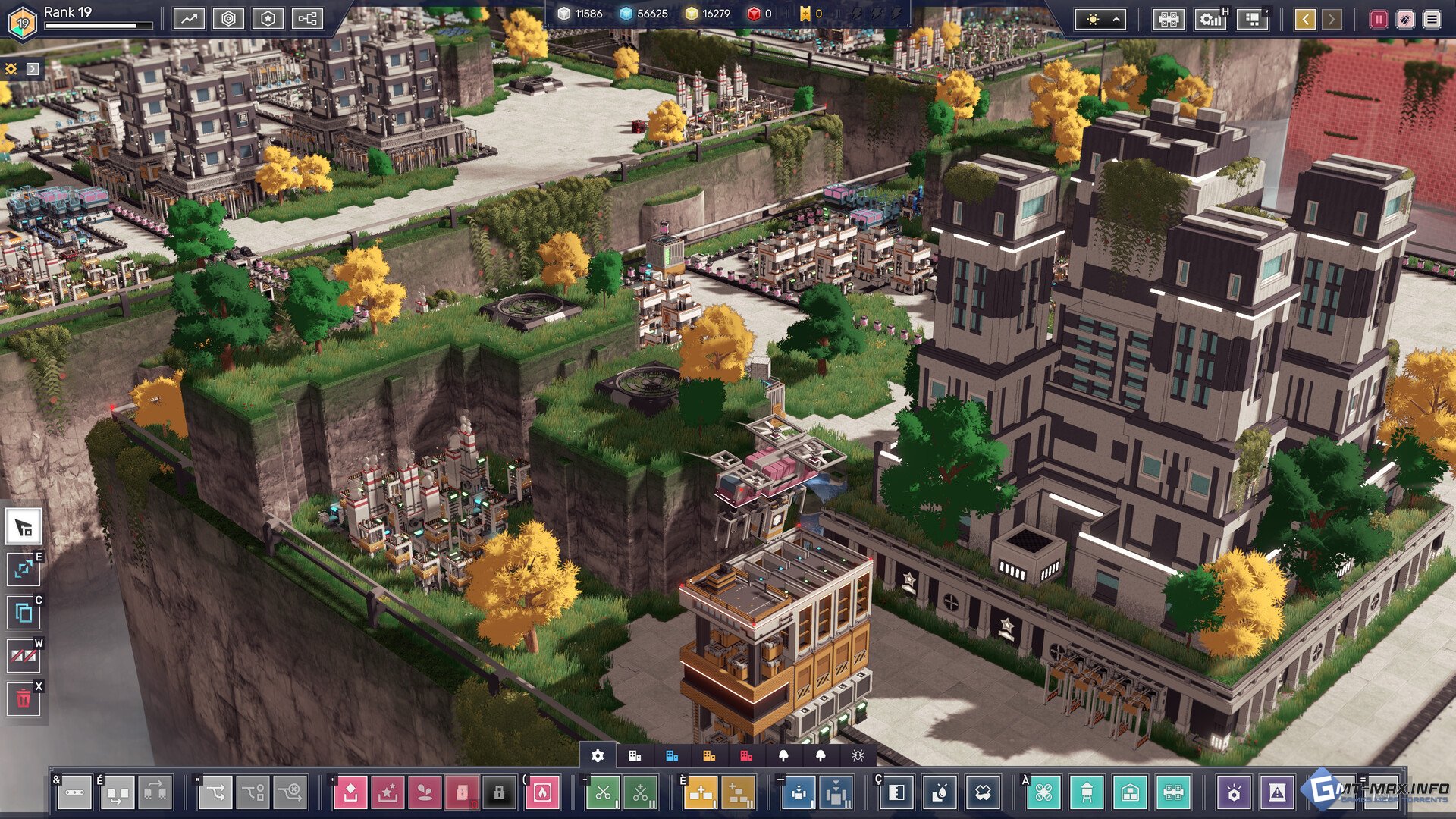Viewport: 1456px width, 819px height.
Task: Select the teal water tower building
Action: click(x=1087, y=793)
